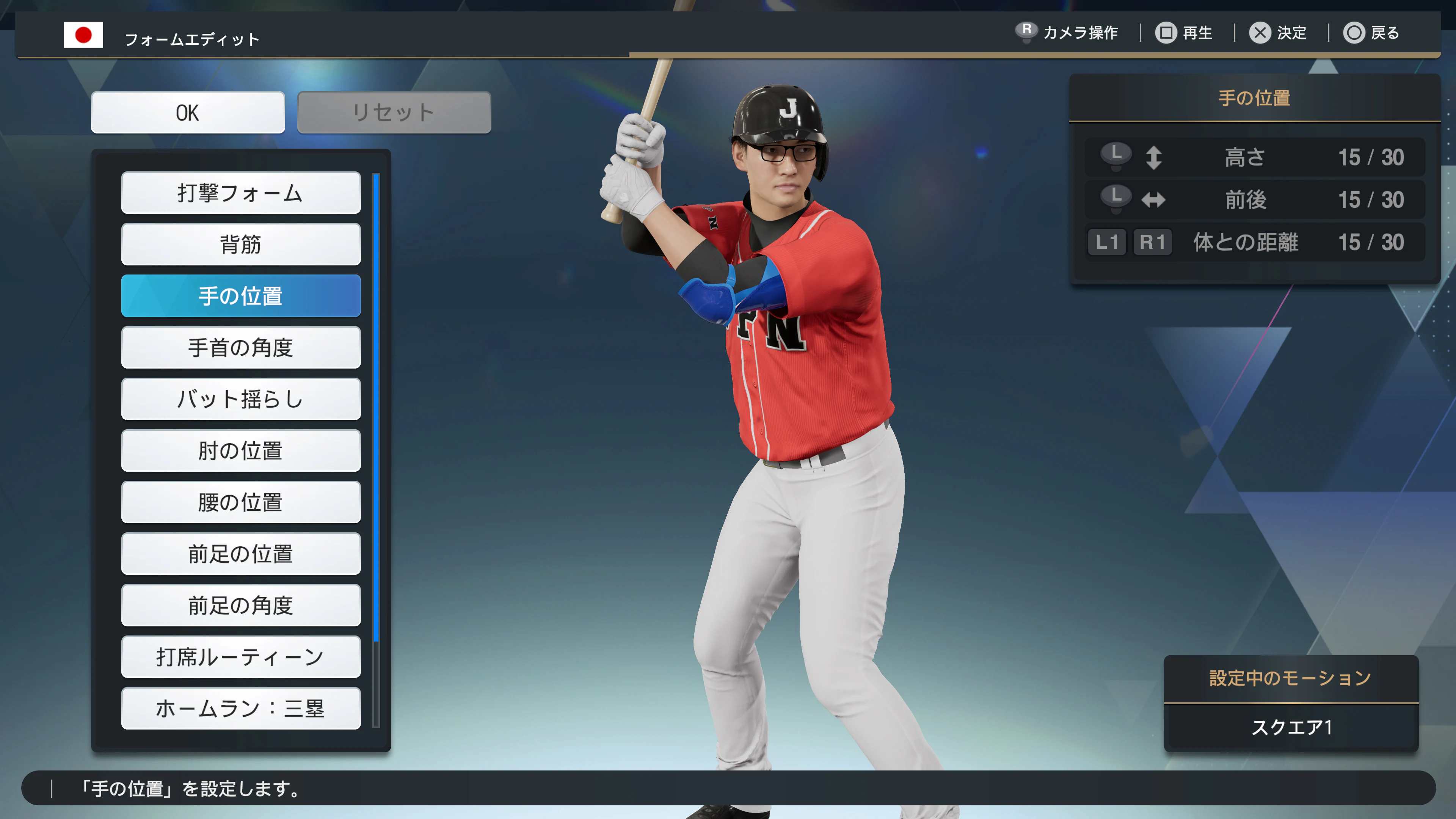Open the 打席ルーティーン entry
The width and height of the screenshot is (1456, 819).
point(241,657)
